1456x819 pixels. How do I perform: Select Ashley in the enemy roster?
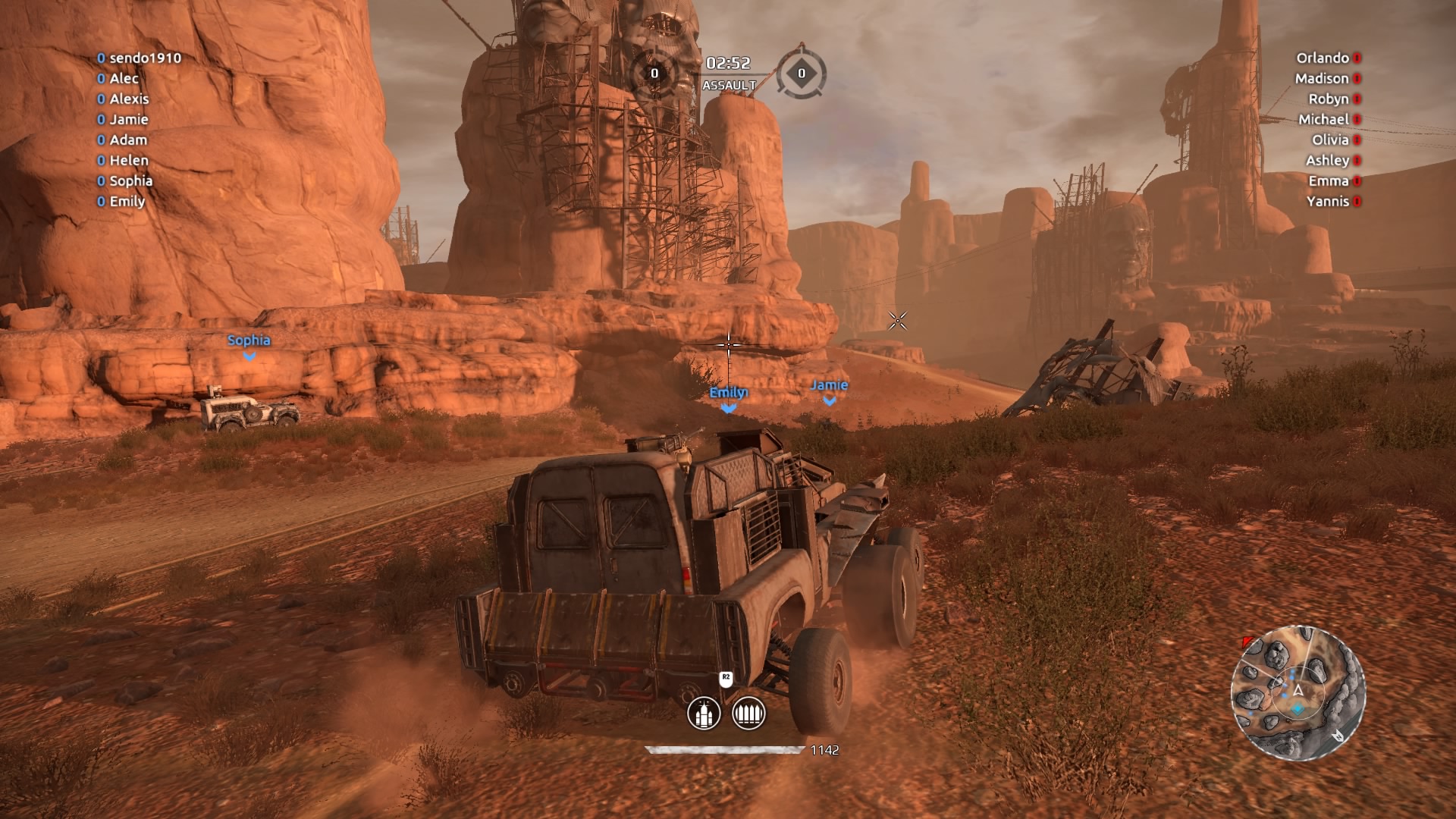tap(1327, 160)
